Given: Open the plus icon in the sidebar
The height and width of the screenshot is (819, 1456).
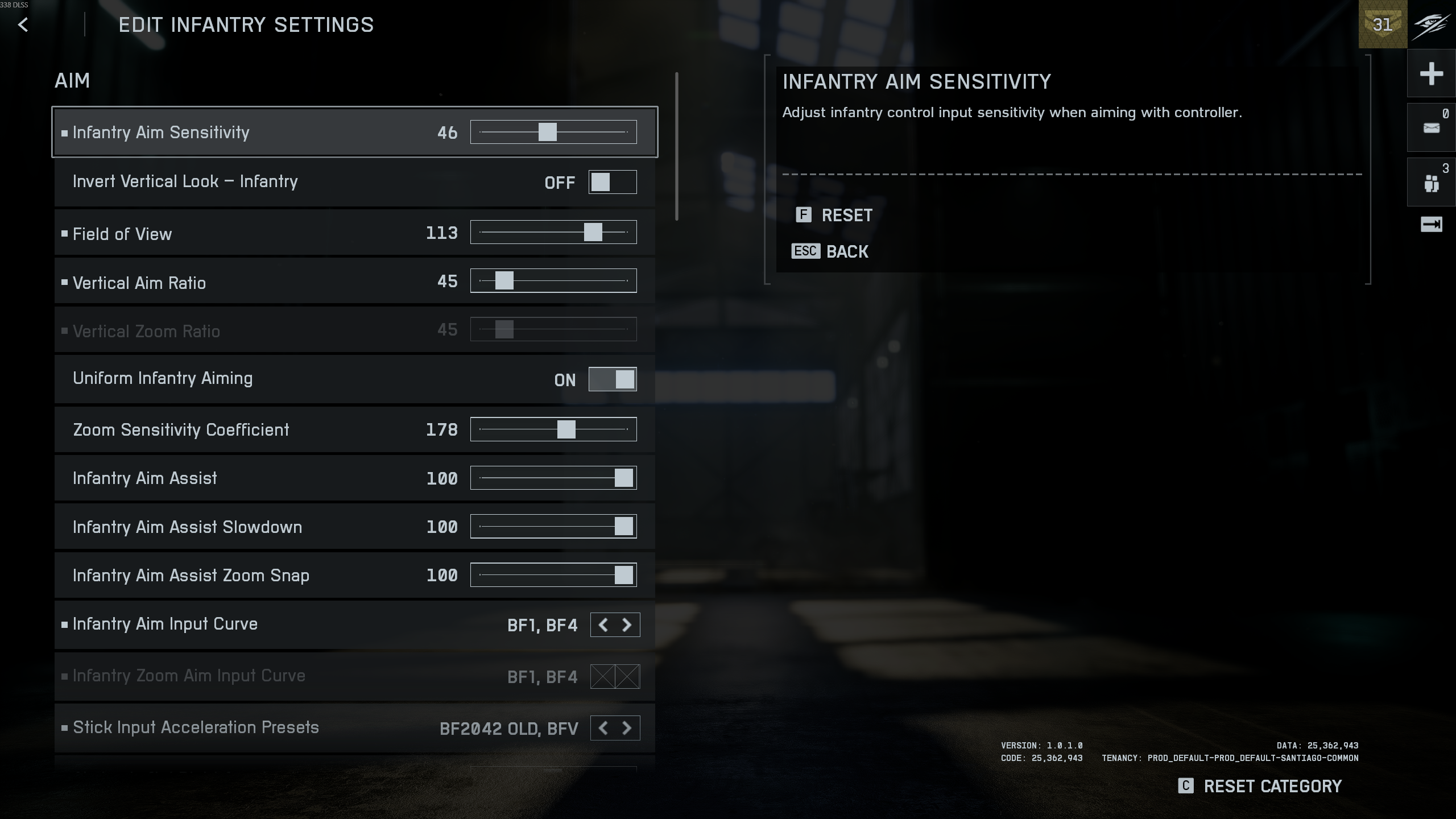Looking at the screenshot, I should [x=1431, y=74].
